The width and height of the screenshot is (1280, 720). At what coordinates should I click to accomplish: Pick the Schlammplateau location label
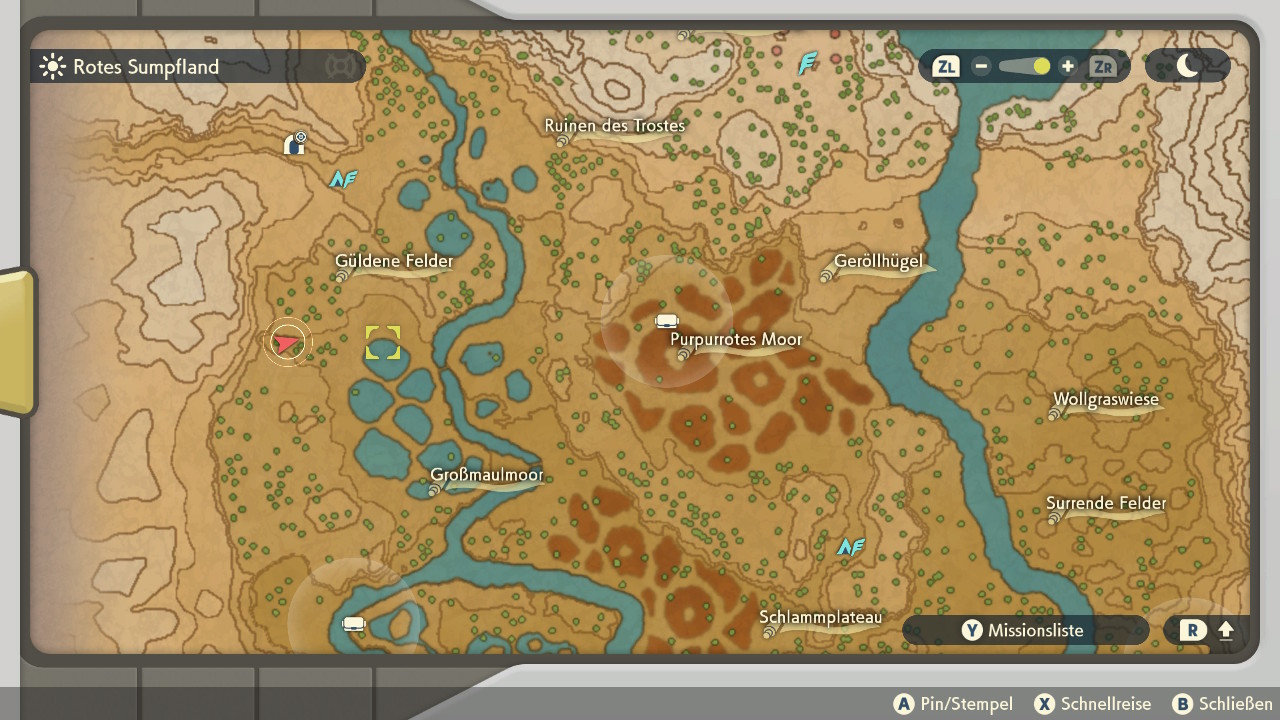coord(821,618)
